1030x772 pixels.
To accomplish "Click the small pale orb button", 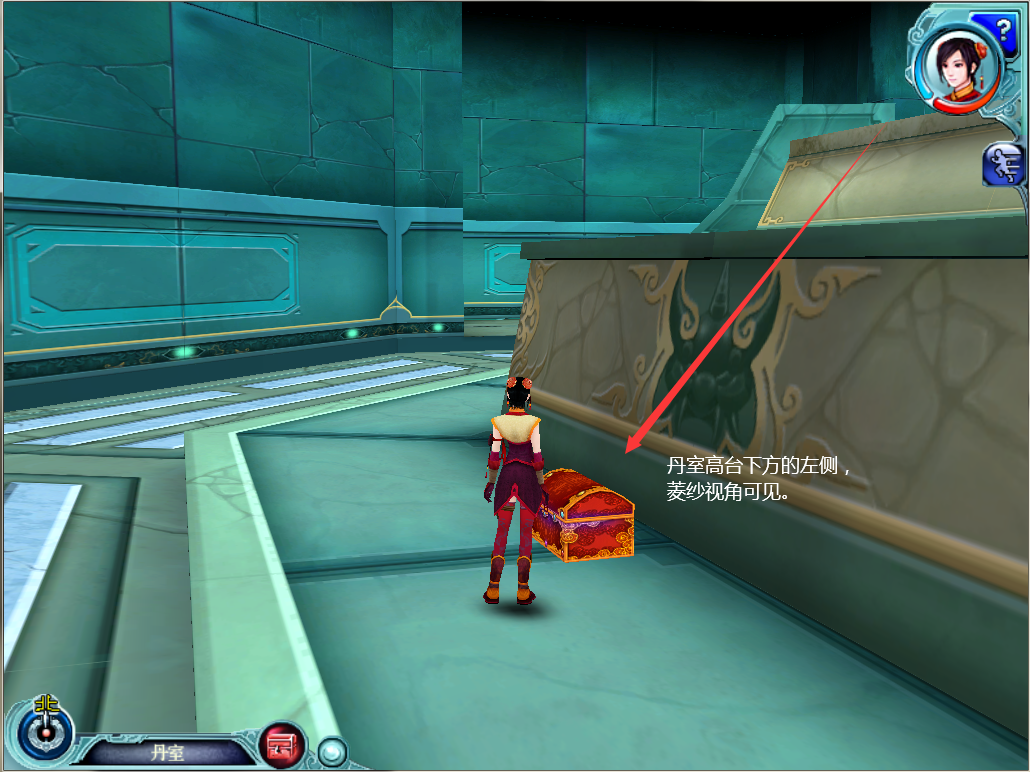I will [331, 749].
